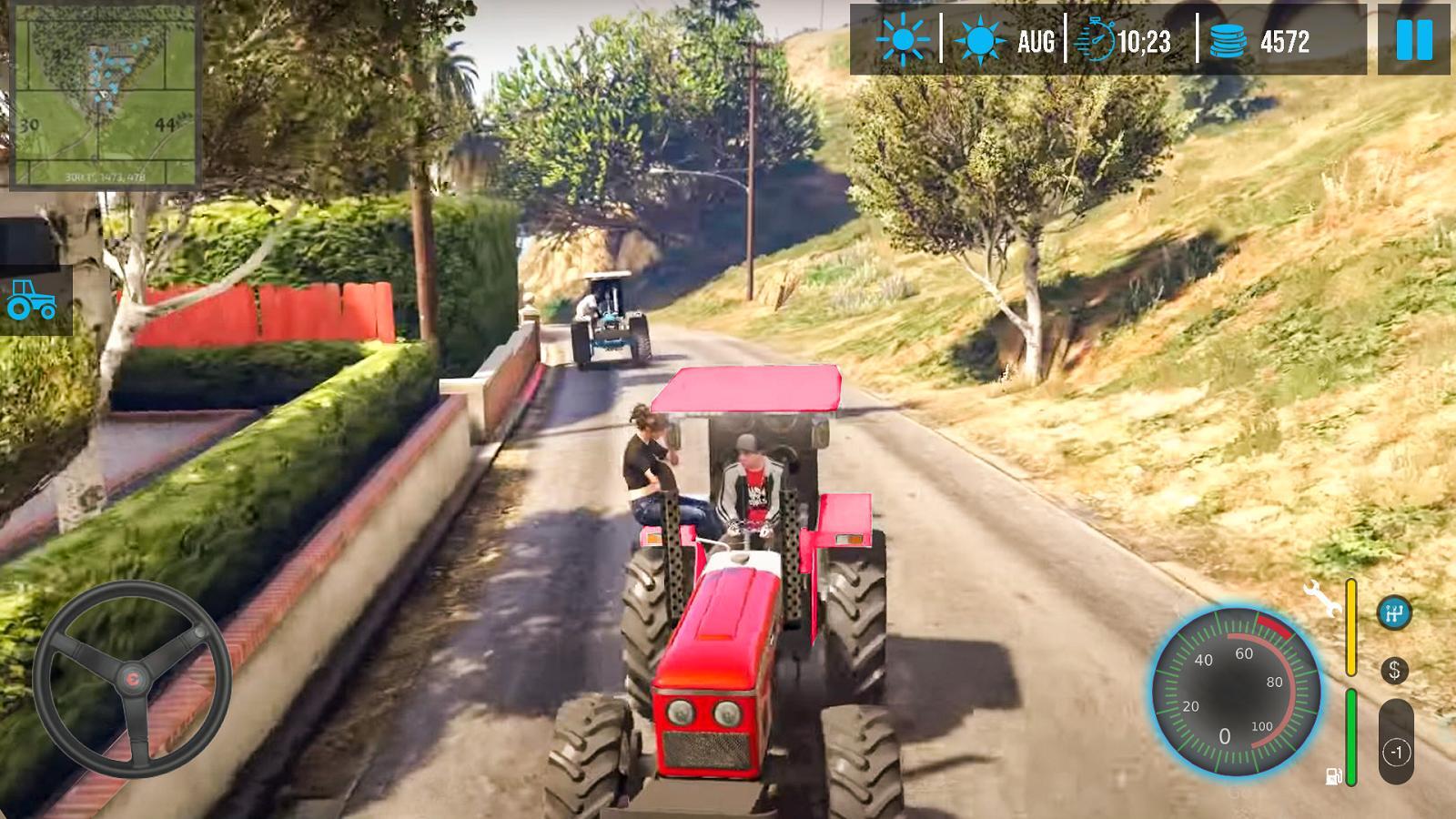The image size is (1456, 819).
Task: Tap the -1 gear selector knob
Action: [x=1397, y=752]
